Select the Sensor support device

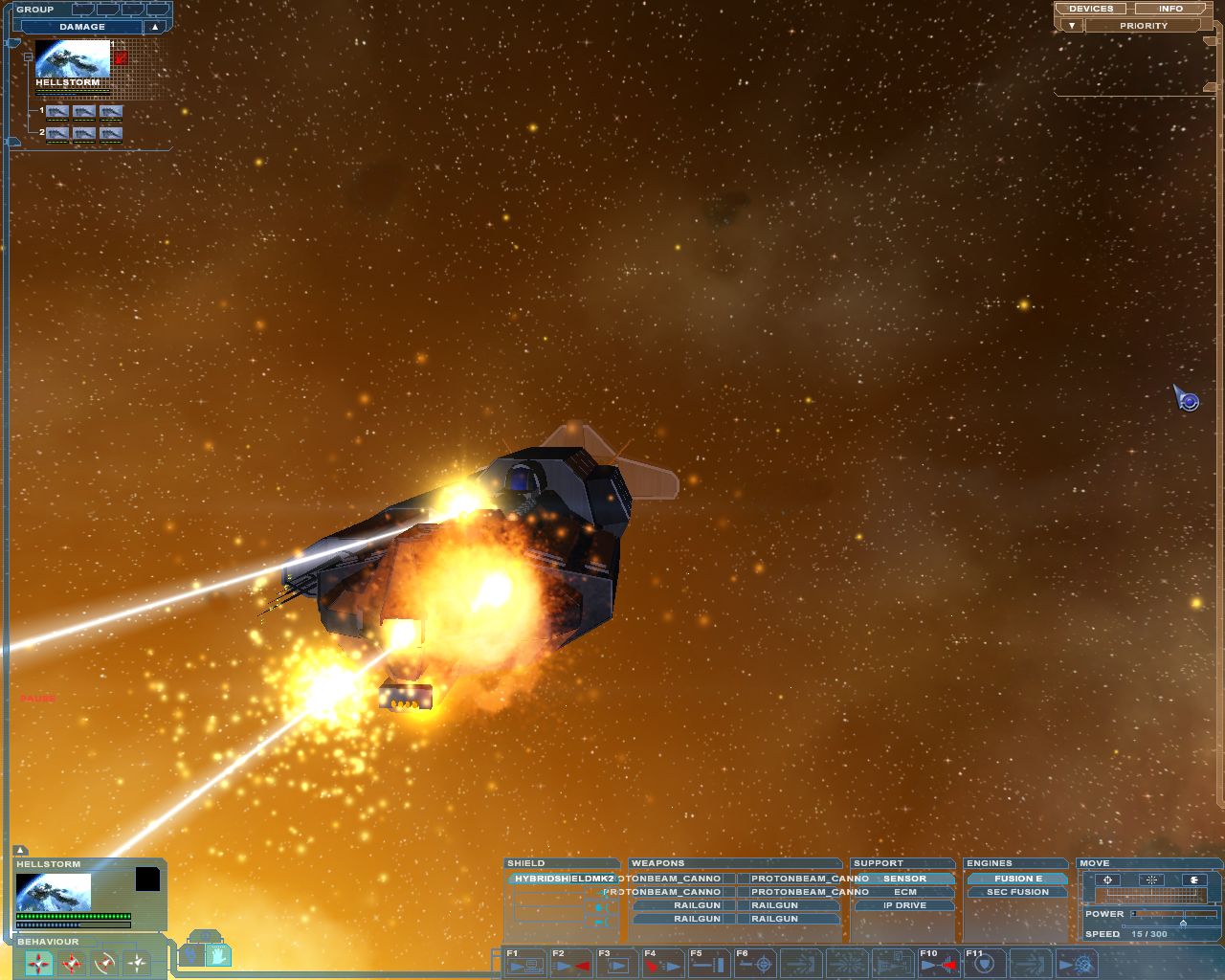[x=904, y=879]
